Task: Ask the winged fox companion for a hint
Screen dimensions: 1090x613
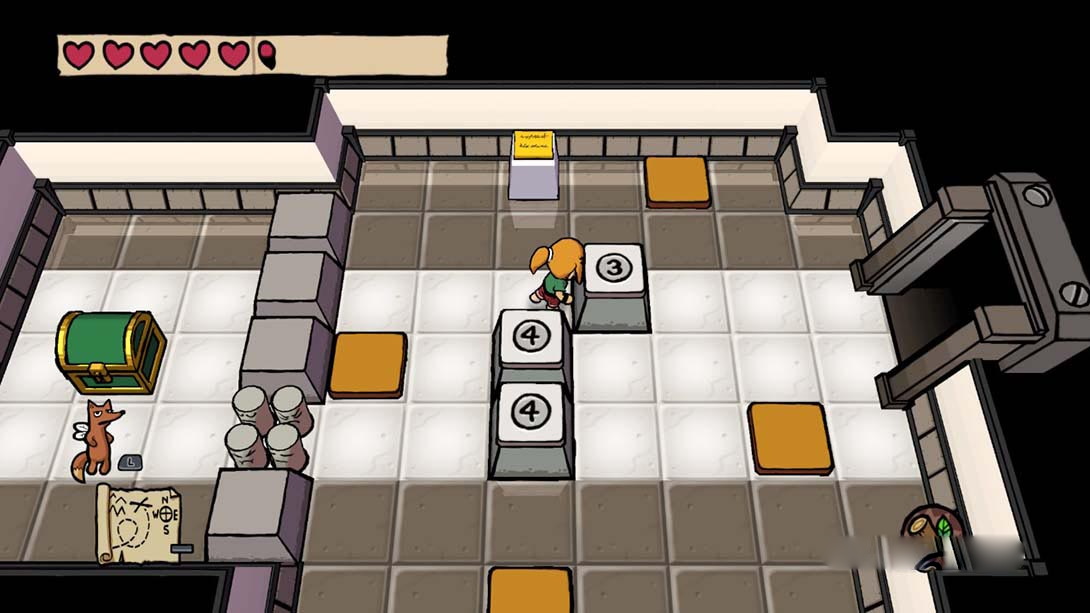Action: (98, 437)
